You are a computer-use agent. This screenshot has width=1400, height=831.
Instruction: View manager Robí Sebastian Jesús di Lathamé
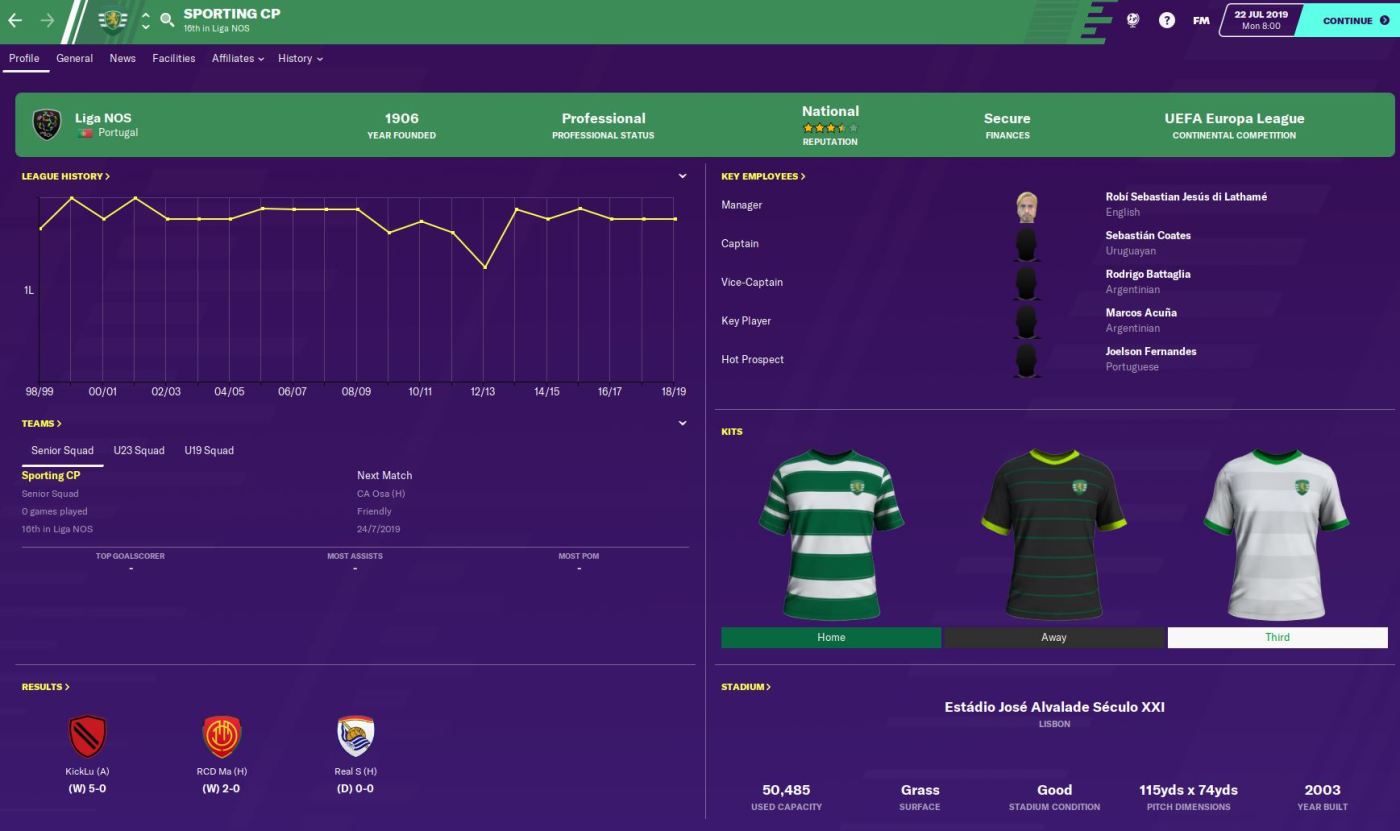(x=1186, y=197)
